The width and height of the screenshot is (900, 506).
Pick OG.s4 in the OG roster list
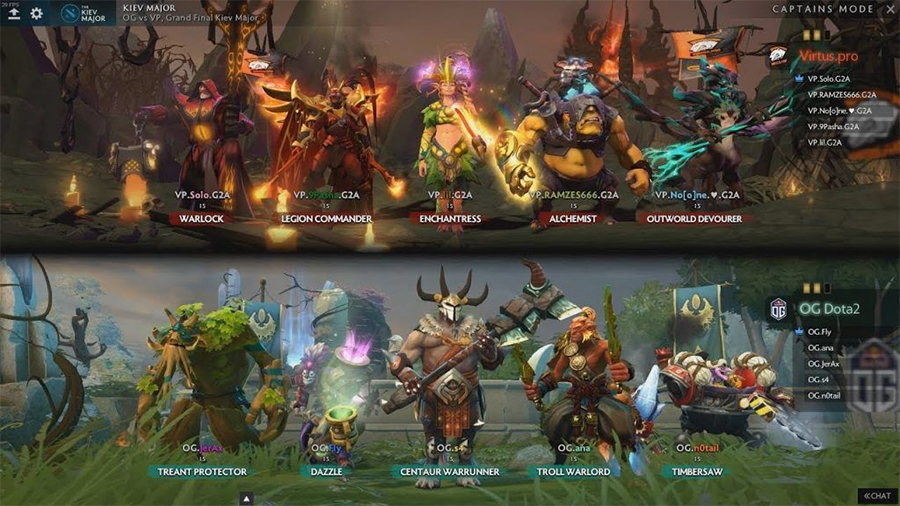819,379
